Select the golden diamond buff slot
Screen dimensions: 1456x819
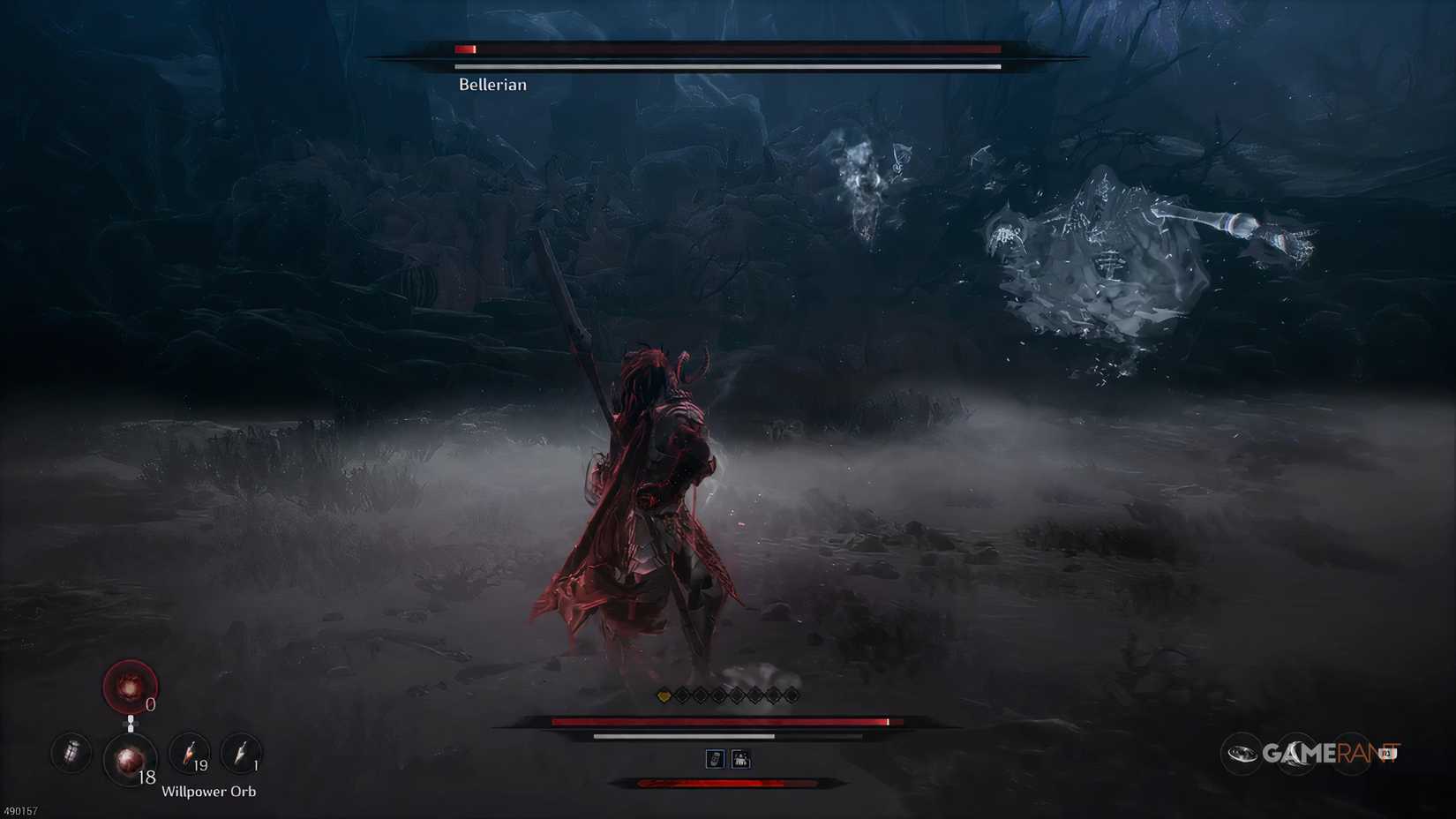pos(664,695)
